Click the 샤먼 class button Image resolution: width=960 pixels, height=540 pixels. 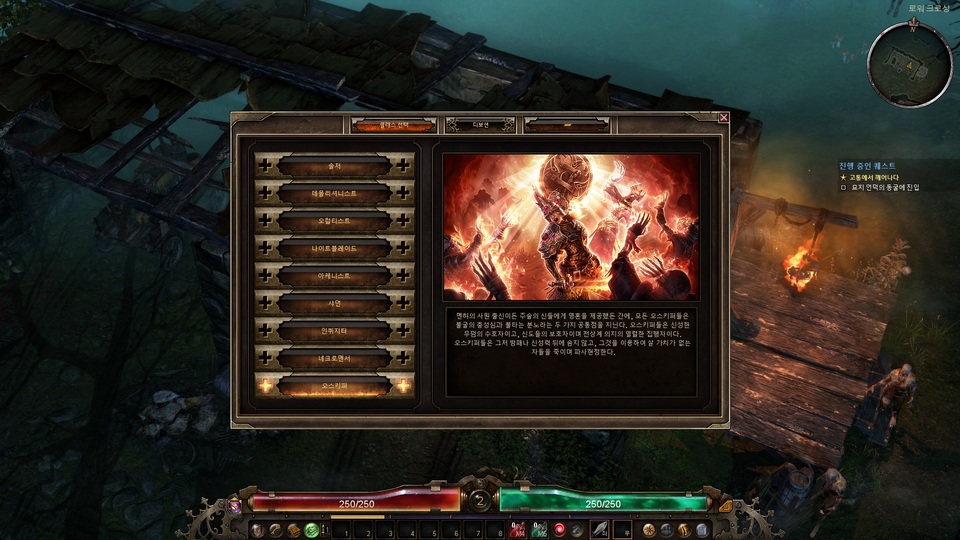click(334, 303)
